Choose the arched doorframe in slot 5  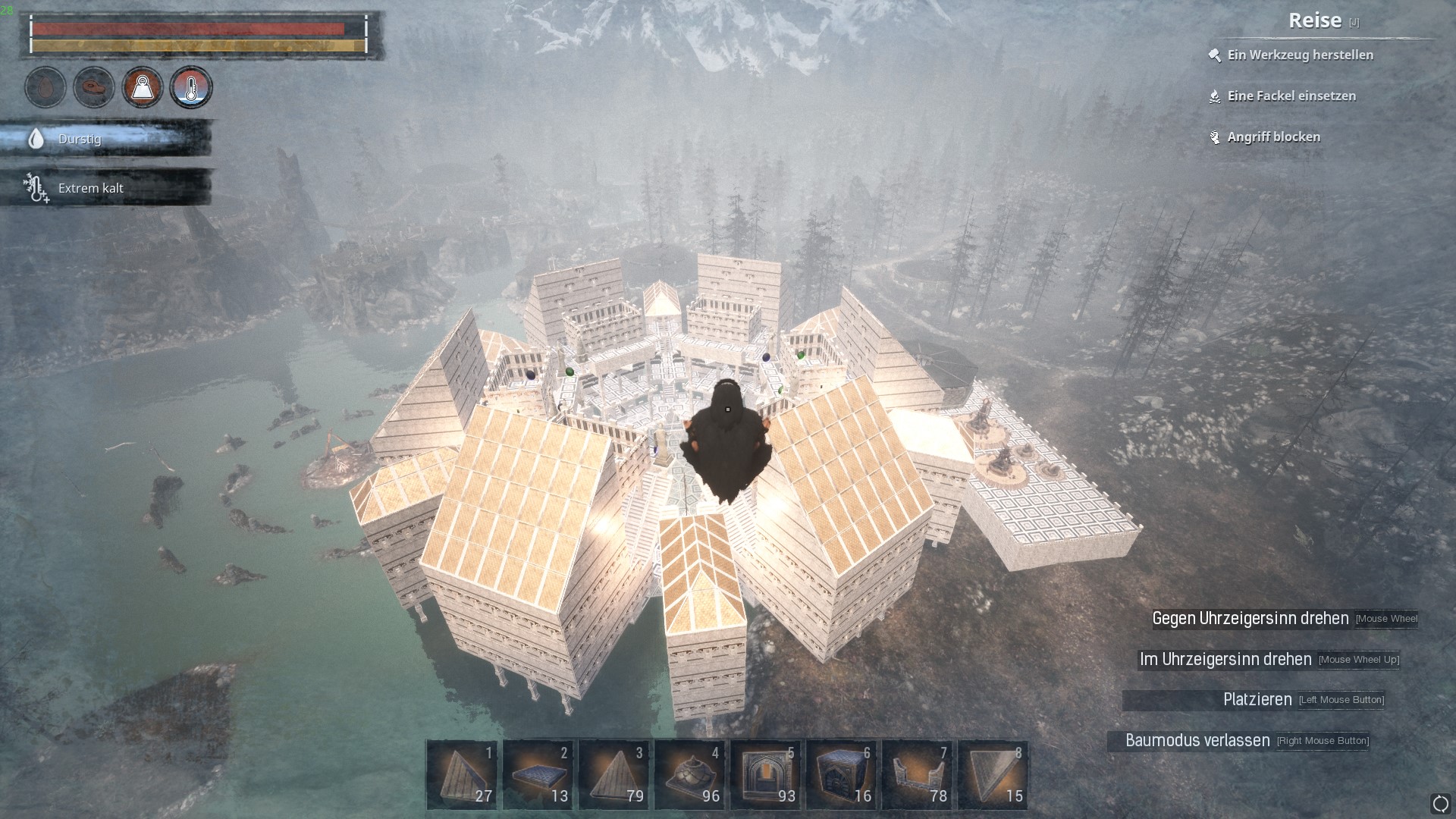[765, 775]
